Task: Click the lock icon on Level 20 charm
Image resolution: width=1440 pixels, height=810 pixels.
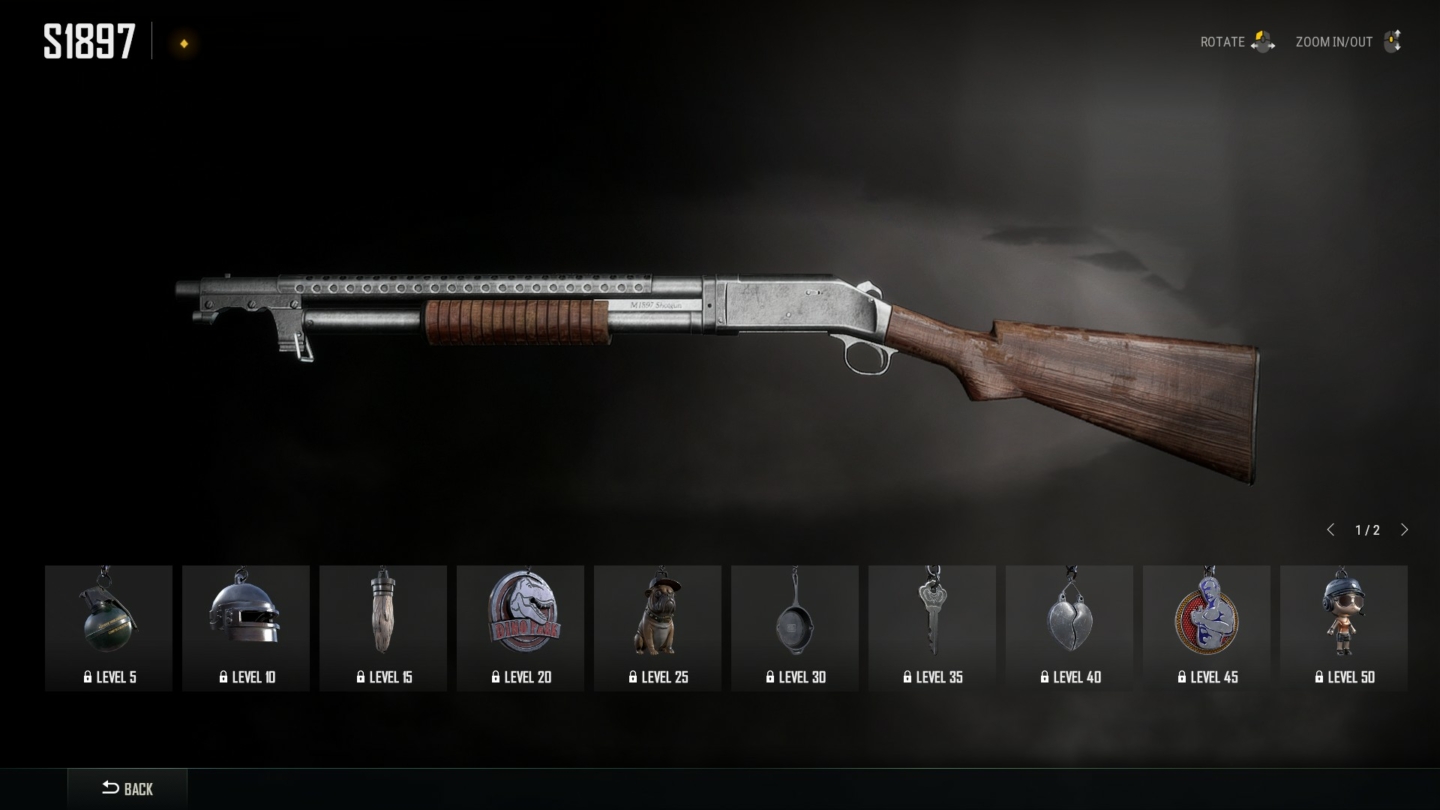Action: click(497, 677)
